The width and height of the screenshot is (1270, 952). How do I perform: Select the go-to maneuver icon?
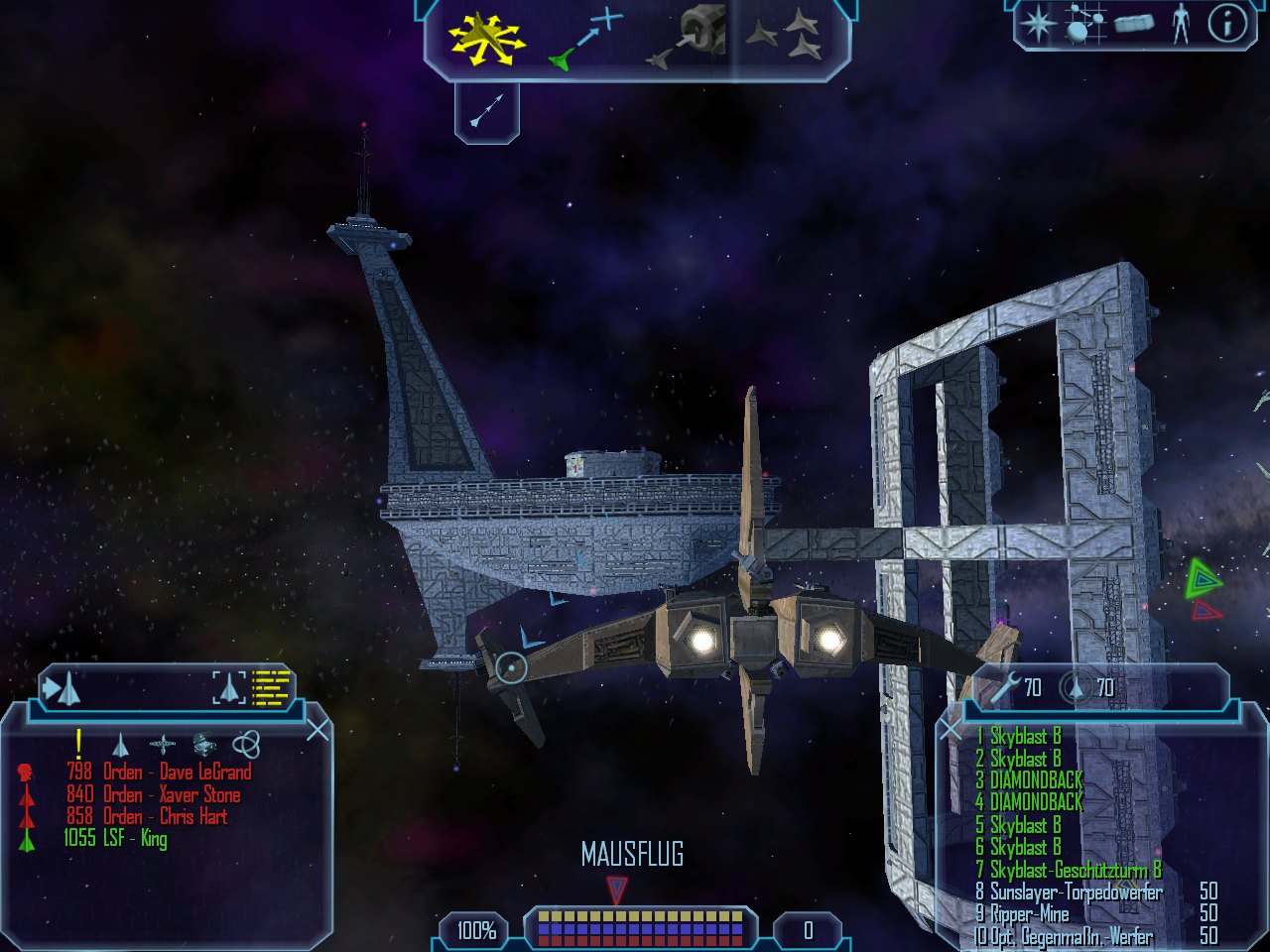click(585, 39)
